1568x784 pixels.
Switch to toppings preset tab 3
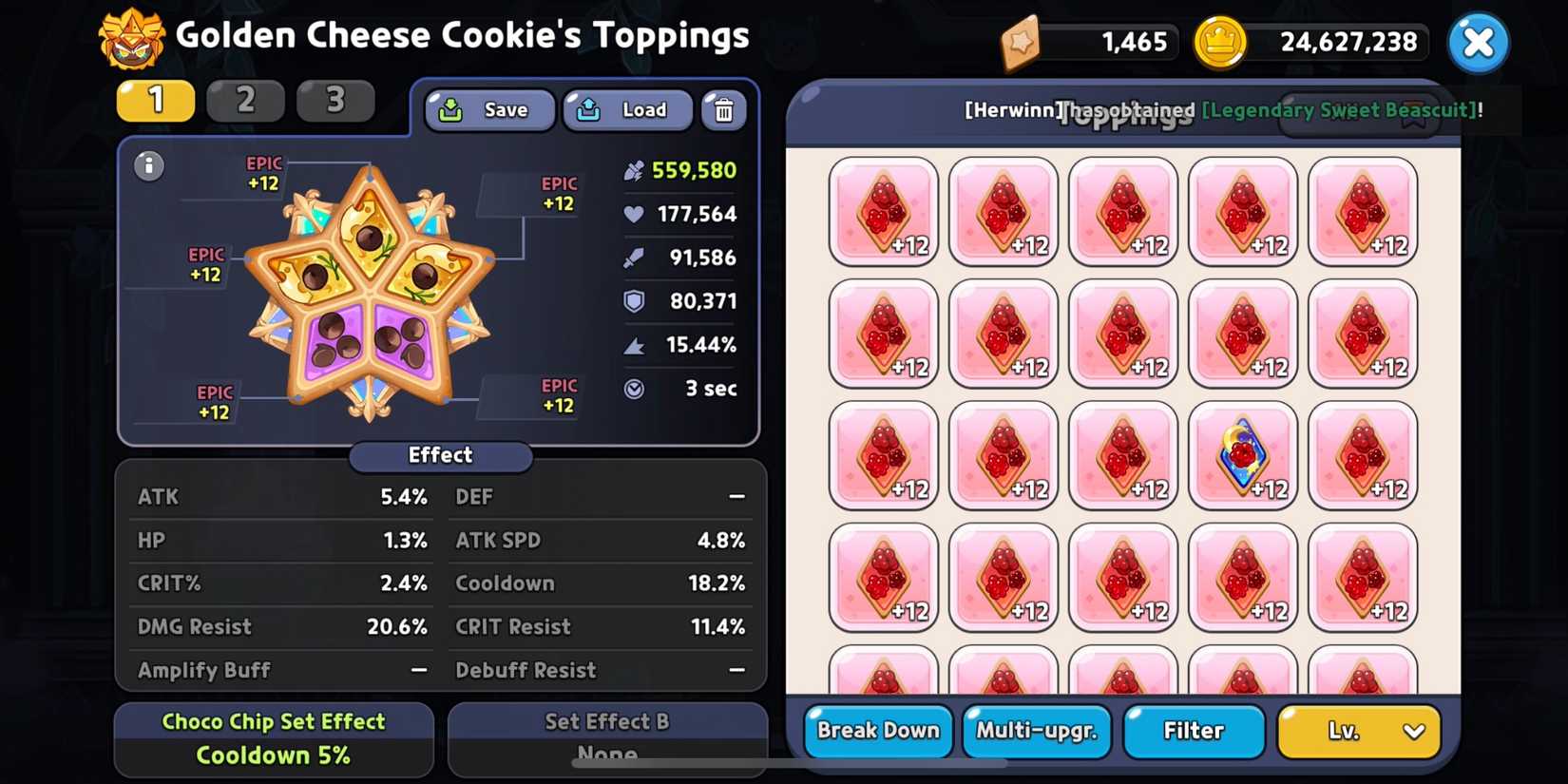point(335,100)
